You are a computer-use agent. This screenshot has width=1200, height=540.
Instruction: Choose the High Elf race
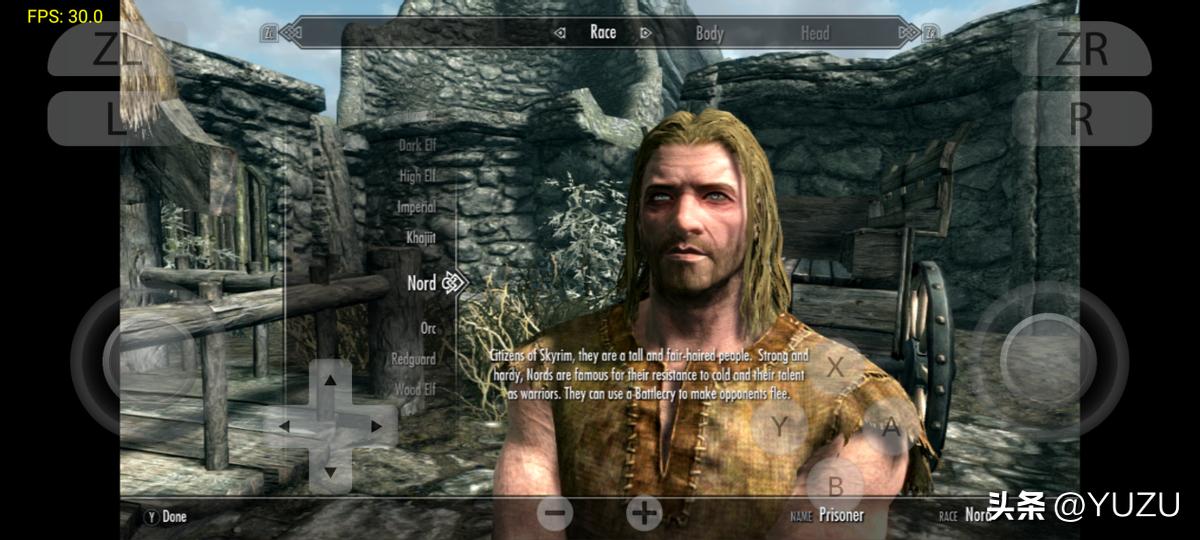(417, 176)
